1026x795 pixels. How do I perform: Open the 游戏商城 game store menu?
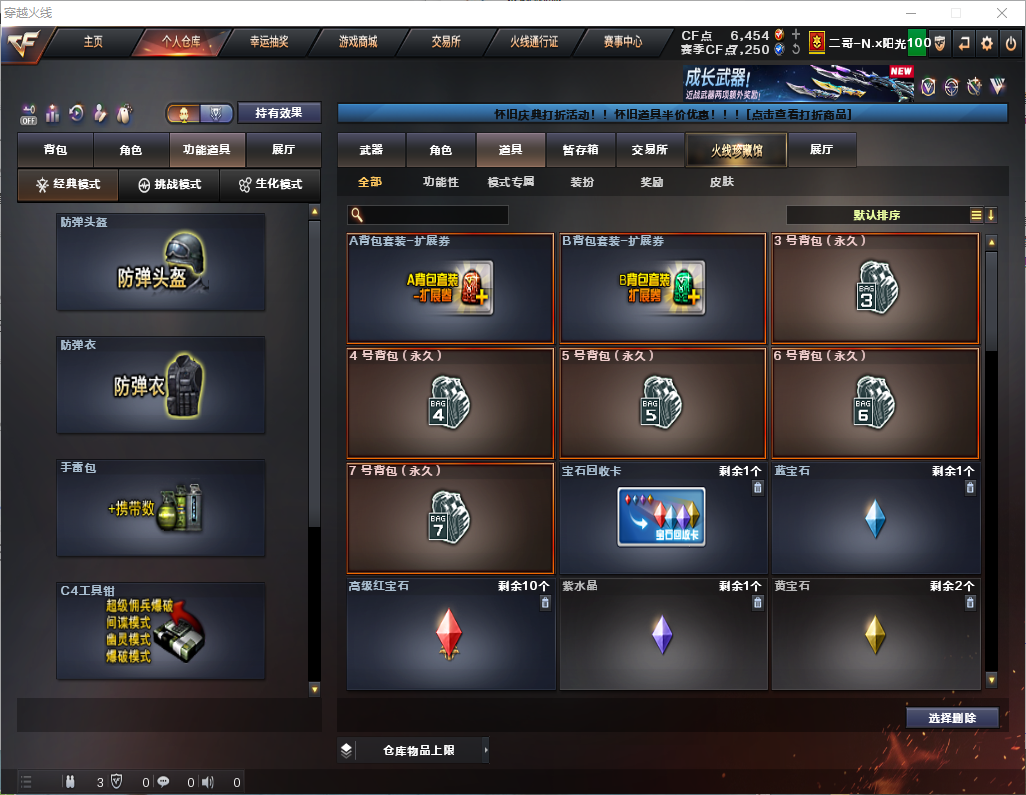(x=358, y=42)
